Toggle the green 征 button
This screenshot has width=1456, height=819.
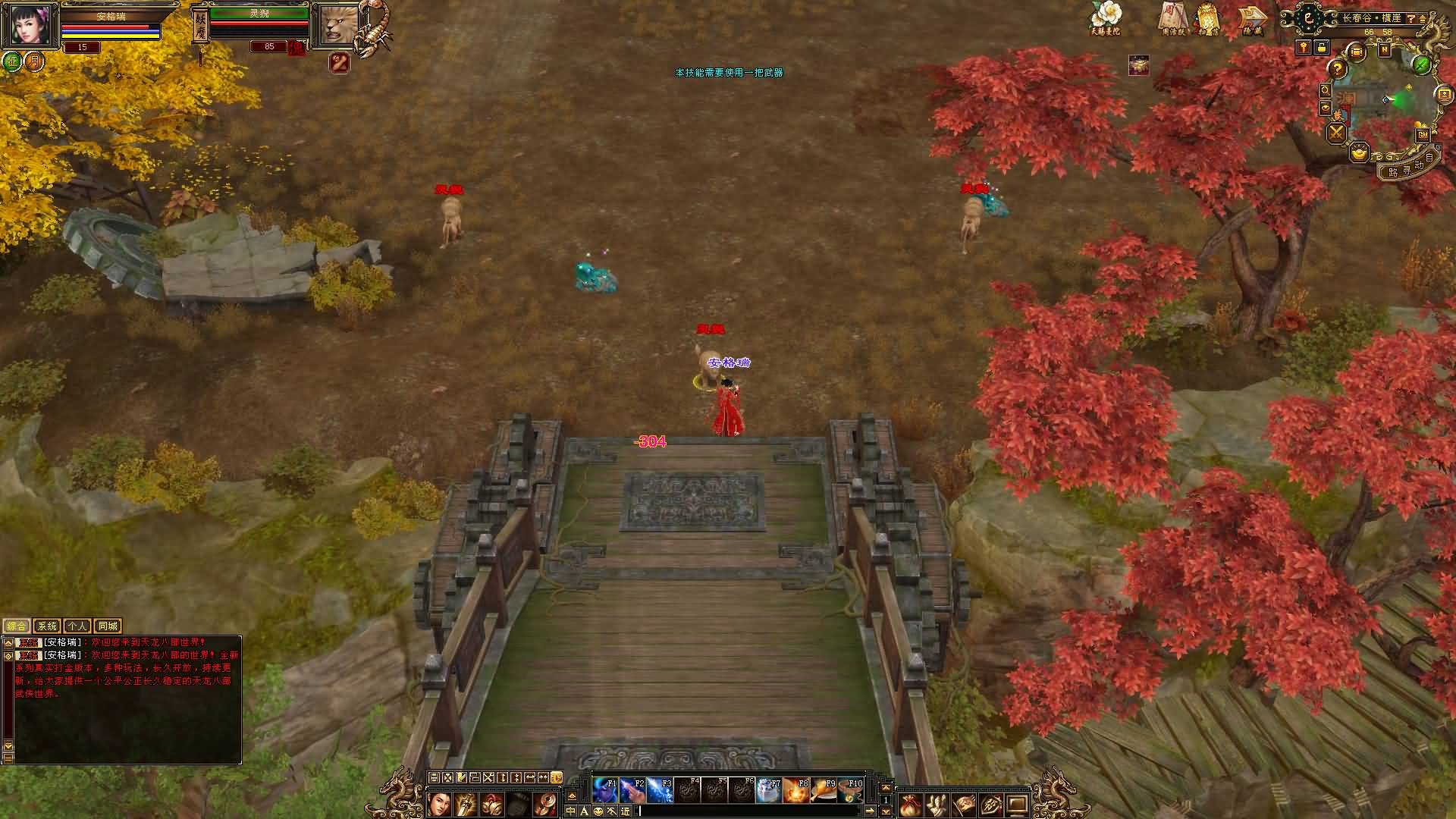(x=12, y=61)
